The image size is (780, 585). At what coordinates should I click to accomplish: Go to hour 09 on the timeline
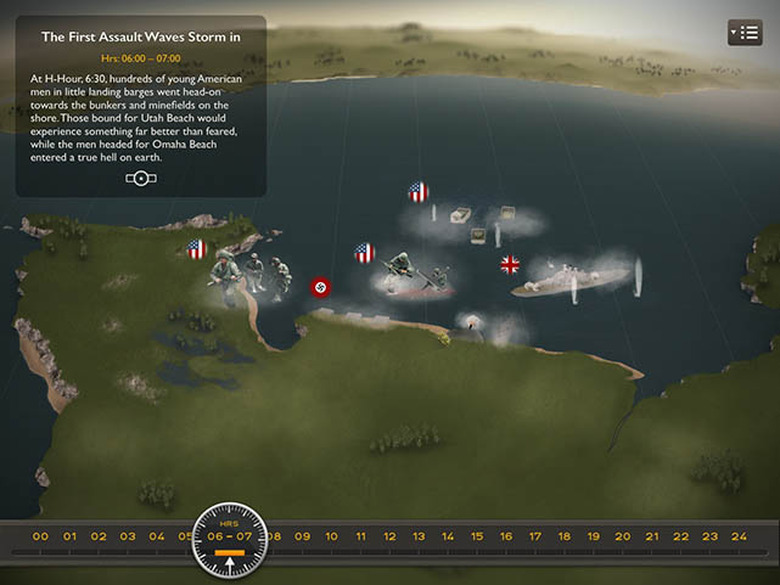[302, 537]
